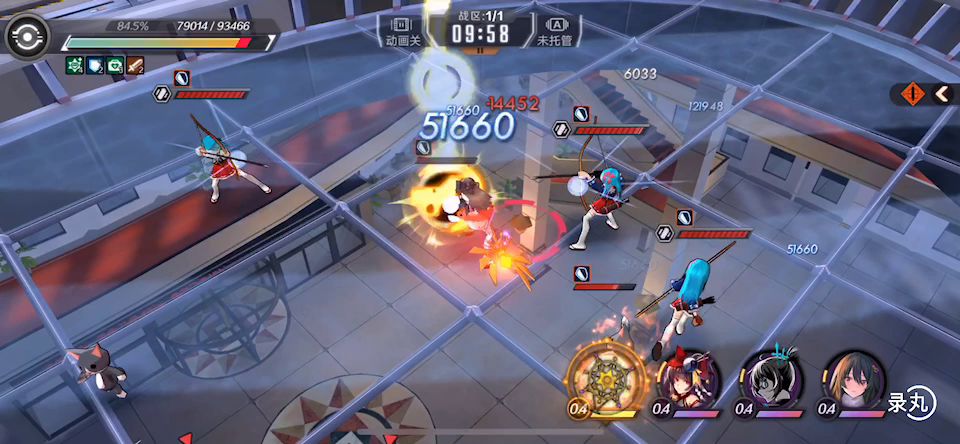Viewport: 960px width, 444px height.
Task: Select the black-haired glasses character portrait
Action: [771, 380]
